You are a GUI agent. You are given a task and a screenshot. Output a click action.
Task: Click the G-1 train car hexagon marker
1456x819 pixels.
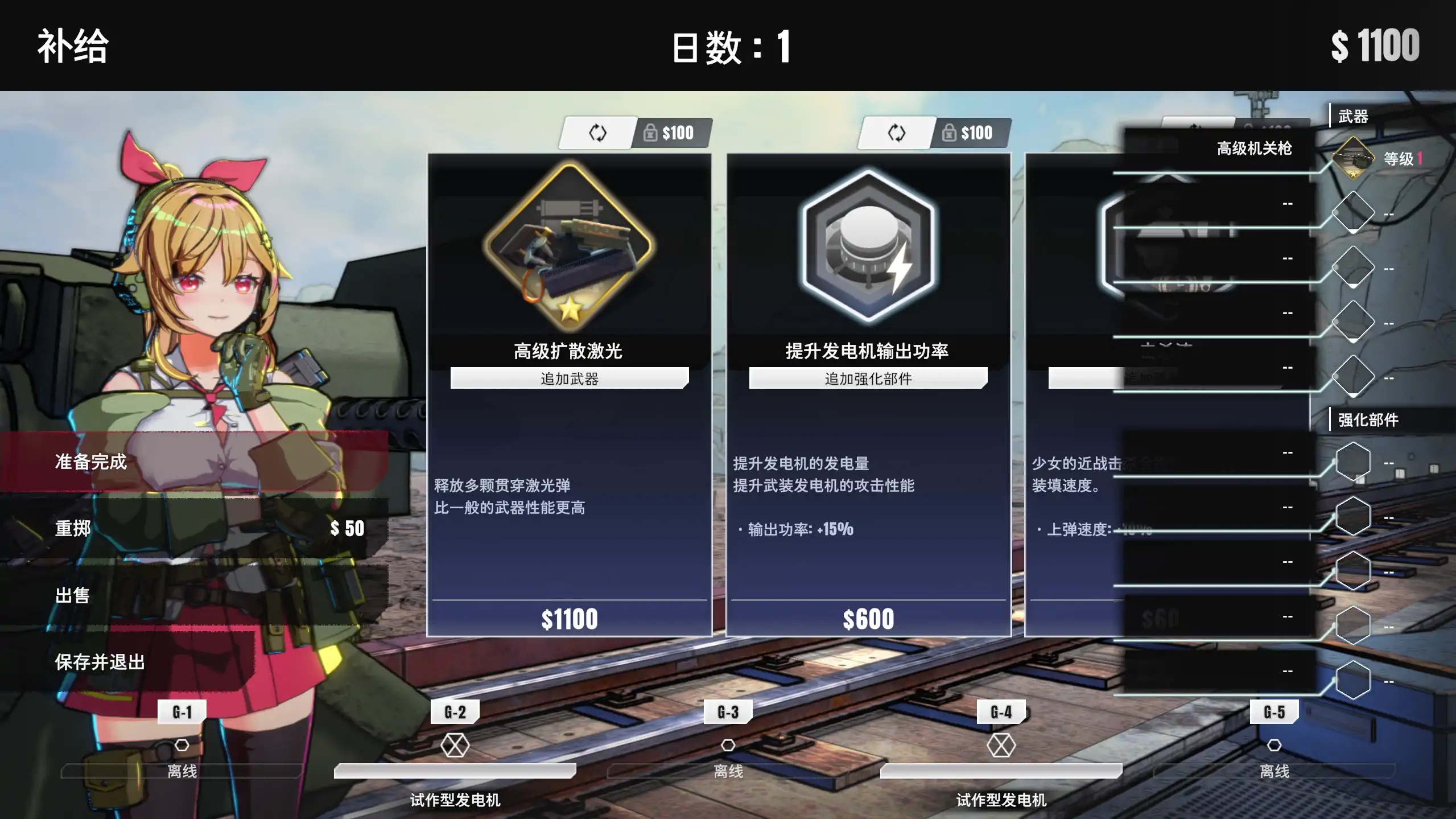pyautogui.click(x=183, y=743)
